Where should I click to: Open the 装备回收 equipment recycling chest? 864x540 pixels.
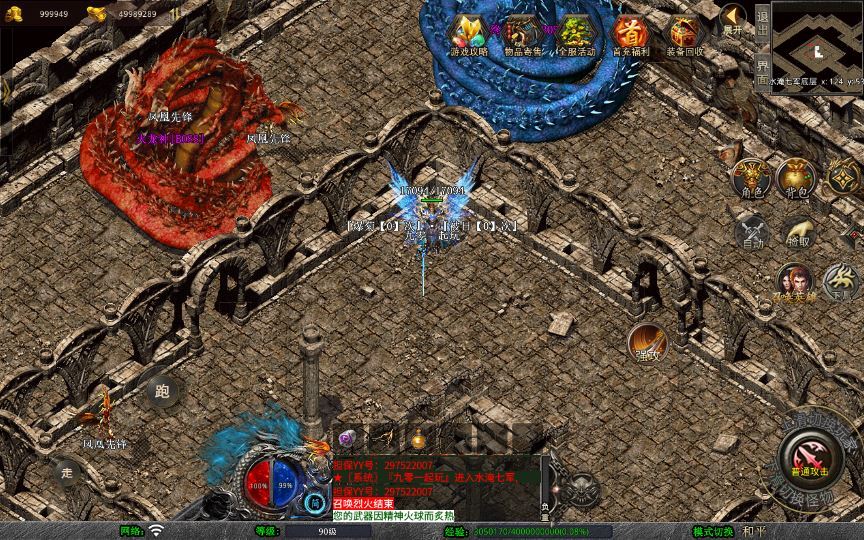[685, 34]
